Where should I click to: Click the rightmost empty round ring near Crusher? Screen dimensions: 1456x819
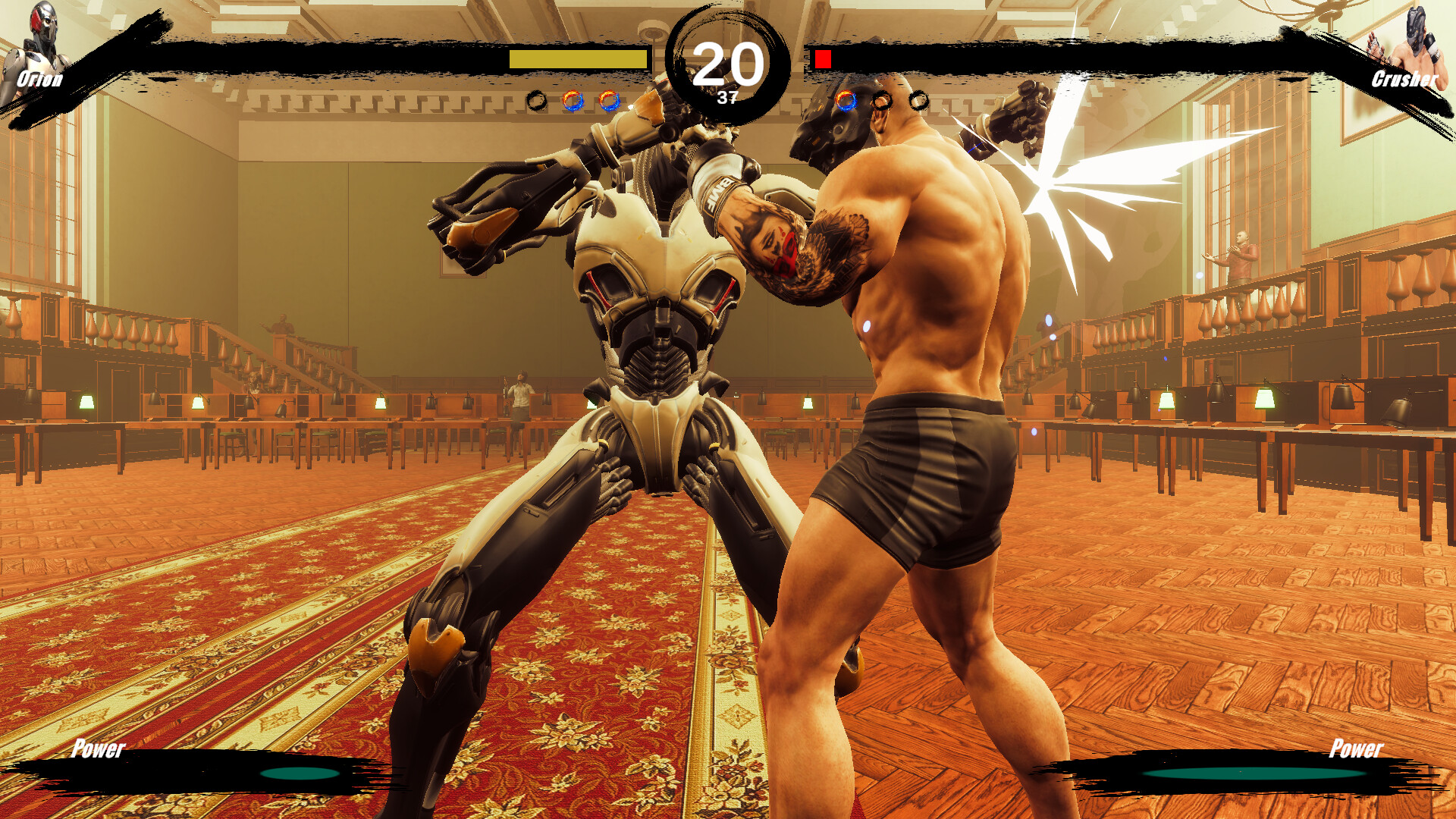pos(919,99)
